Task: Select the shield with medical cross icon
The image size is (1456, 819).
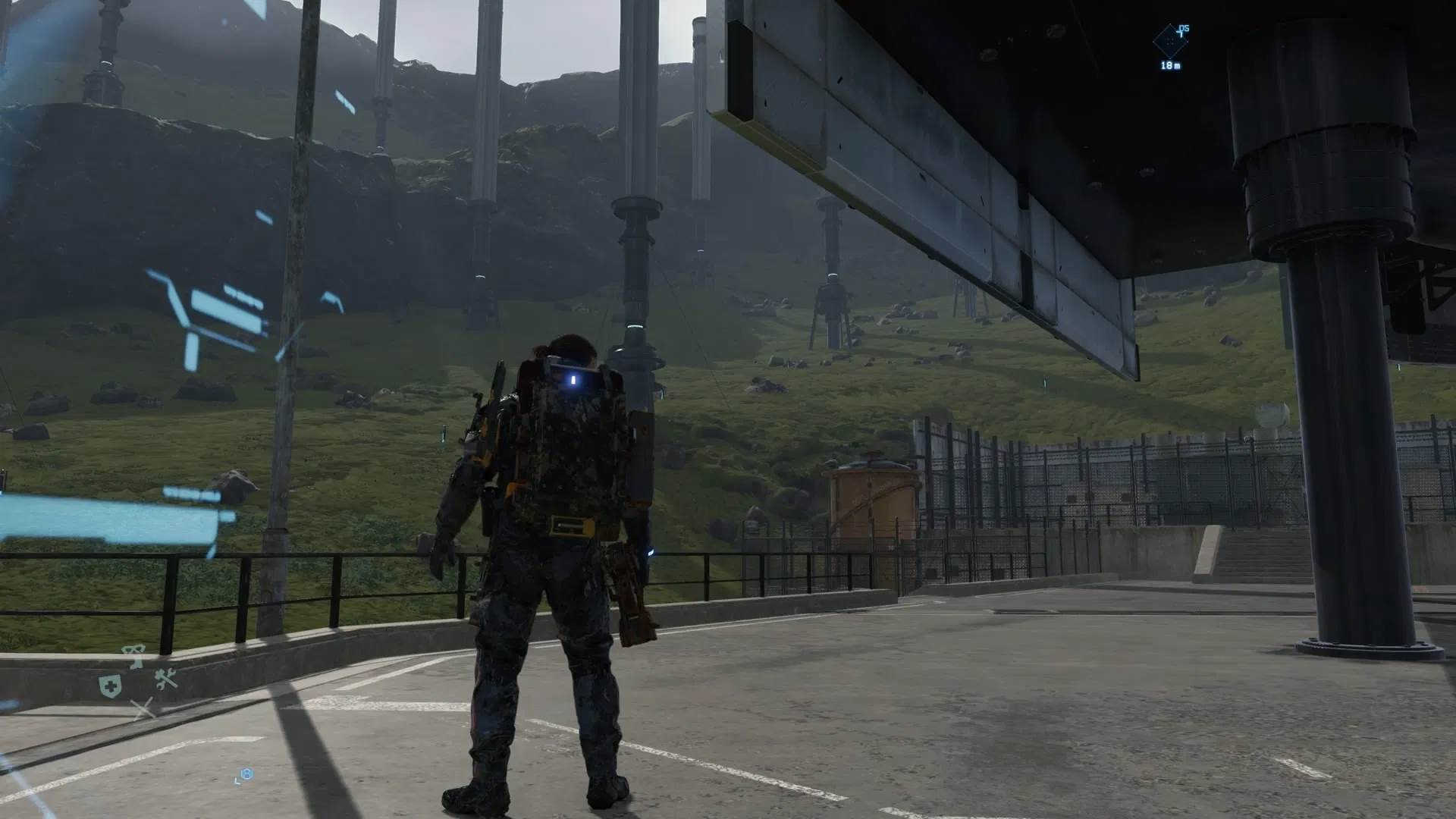Action: pos(108,684)
